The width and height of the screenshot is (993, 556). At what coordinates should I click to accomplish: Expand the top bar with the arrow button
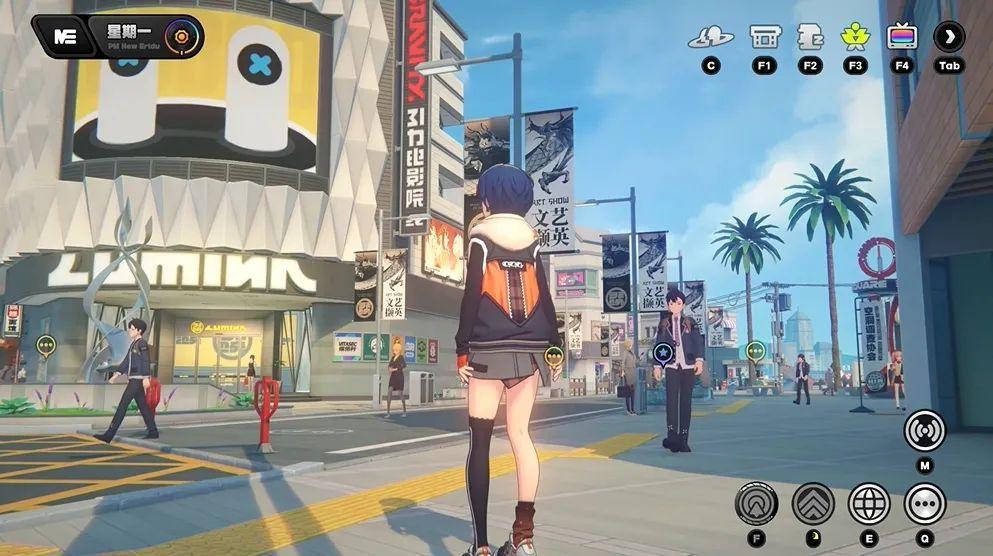[x=949, y=38]
